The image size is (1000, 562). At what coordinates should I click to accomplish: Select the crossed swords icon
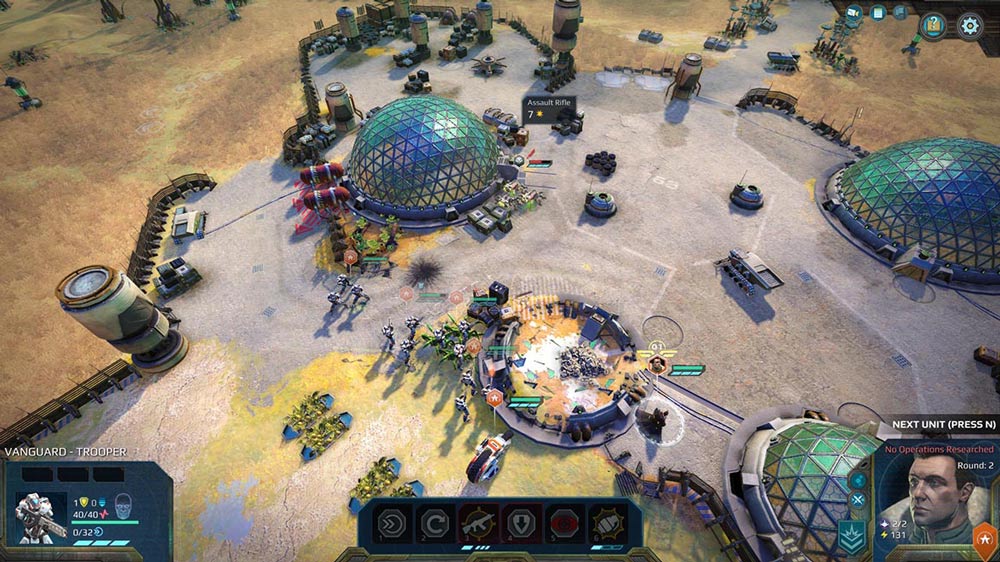[857, 500]
